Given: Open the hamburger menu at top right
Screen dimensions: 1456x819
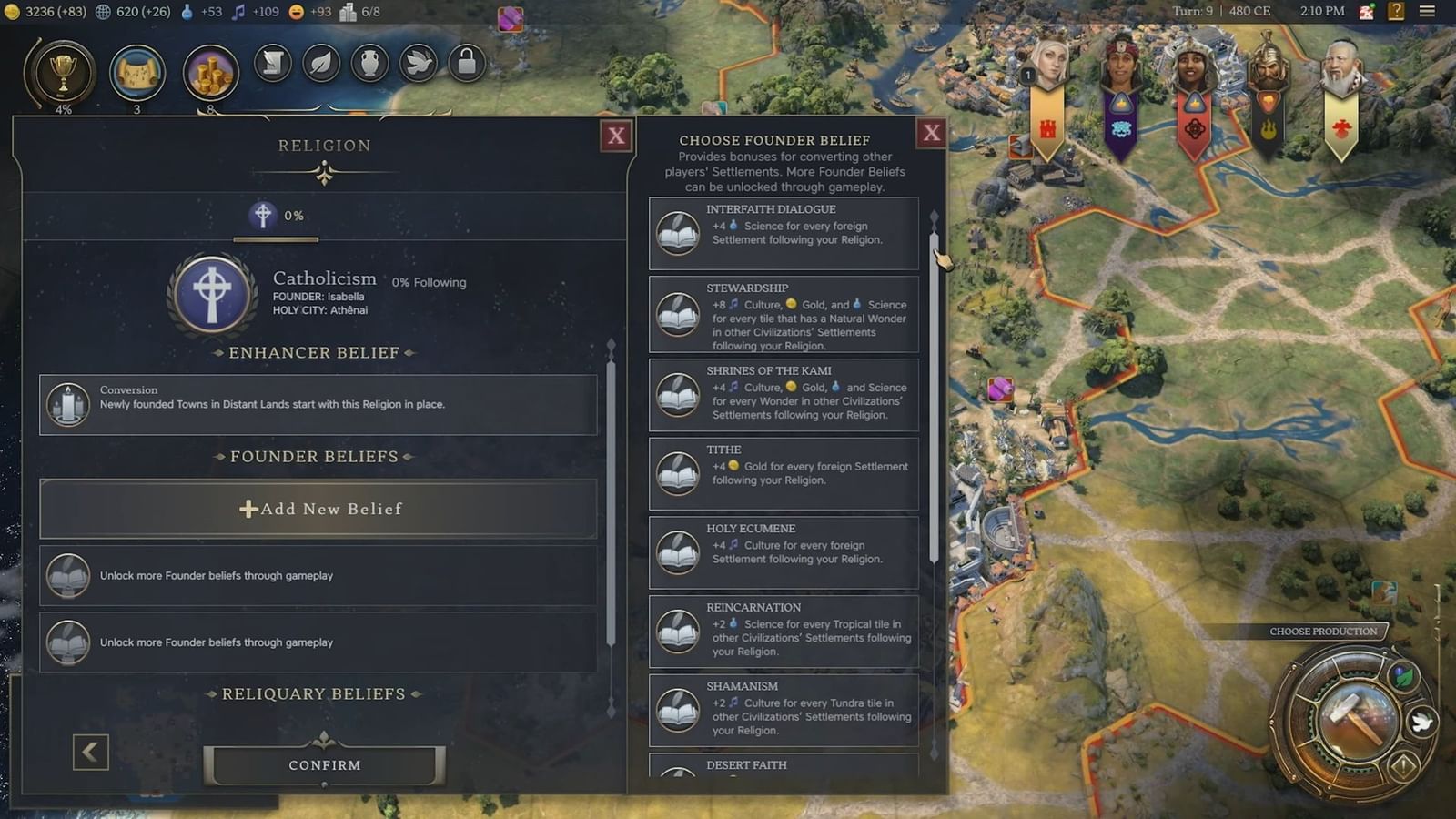Looking at the screenshot, I should (x=1426, y=12).
